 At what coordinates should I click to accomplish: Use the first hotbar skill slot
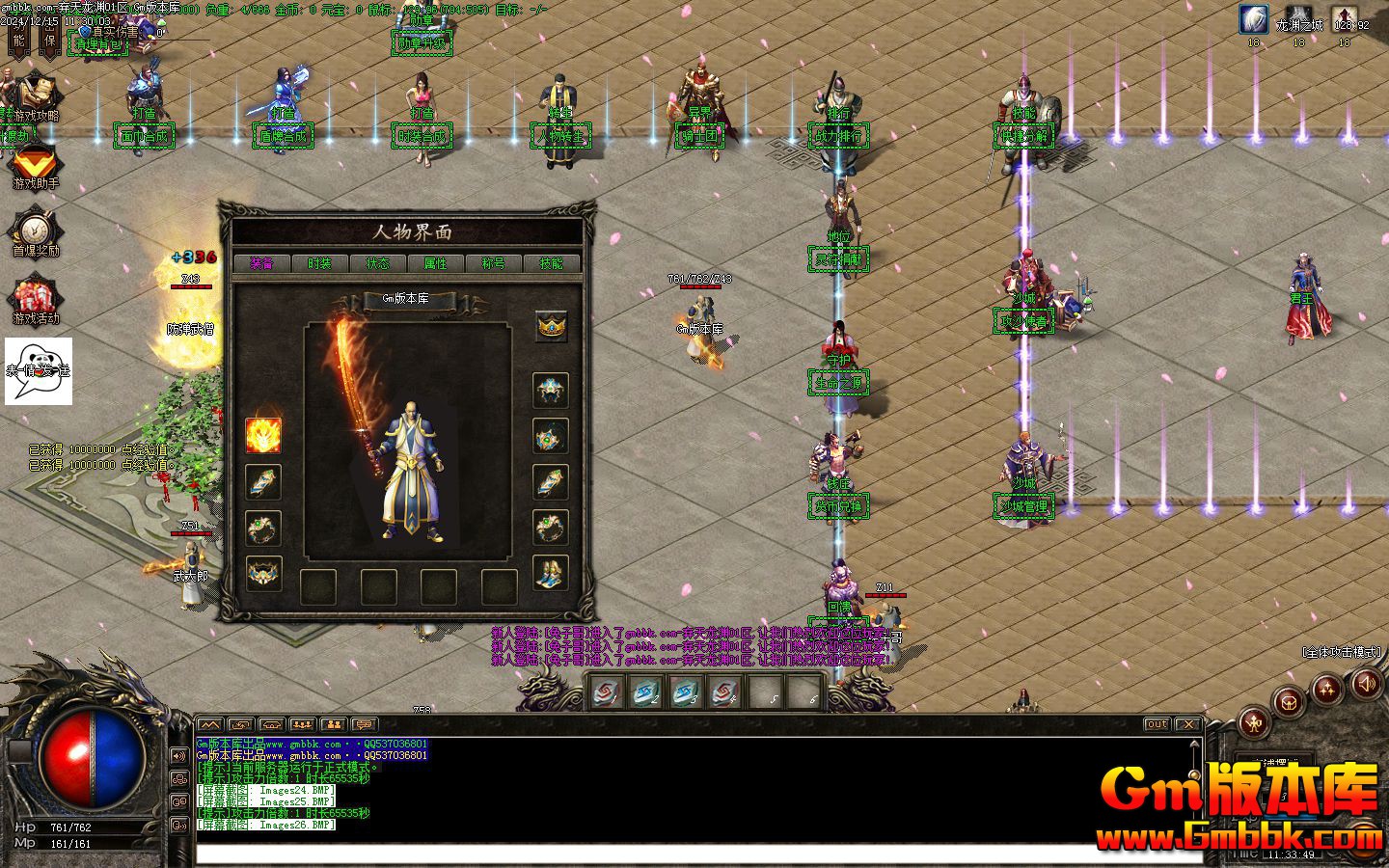point(607,692)
